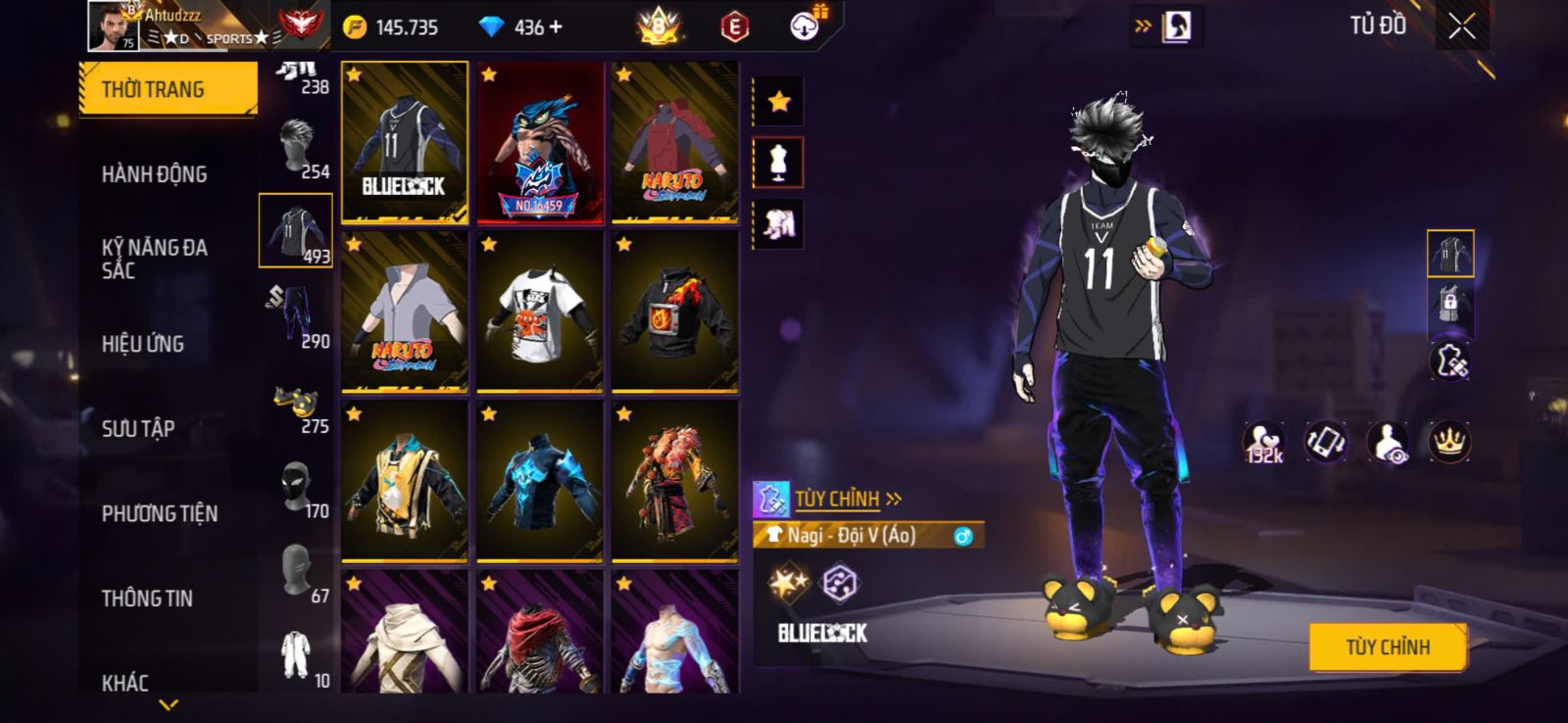
Task: Select the Blue Lock number 11 jersey
Action: pyautogui.click(x=404, y=142)
